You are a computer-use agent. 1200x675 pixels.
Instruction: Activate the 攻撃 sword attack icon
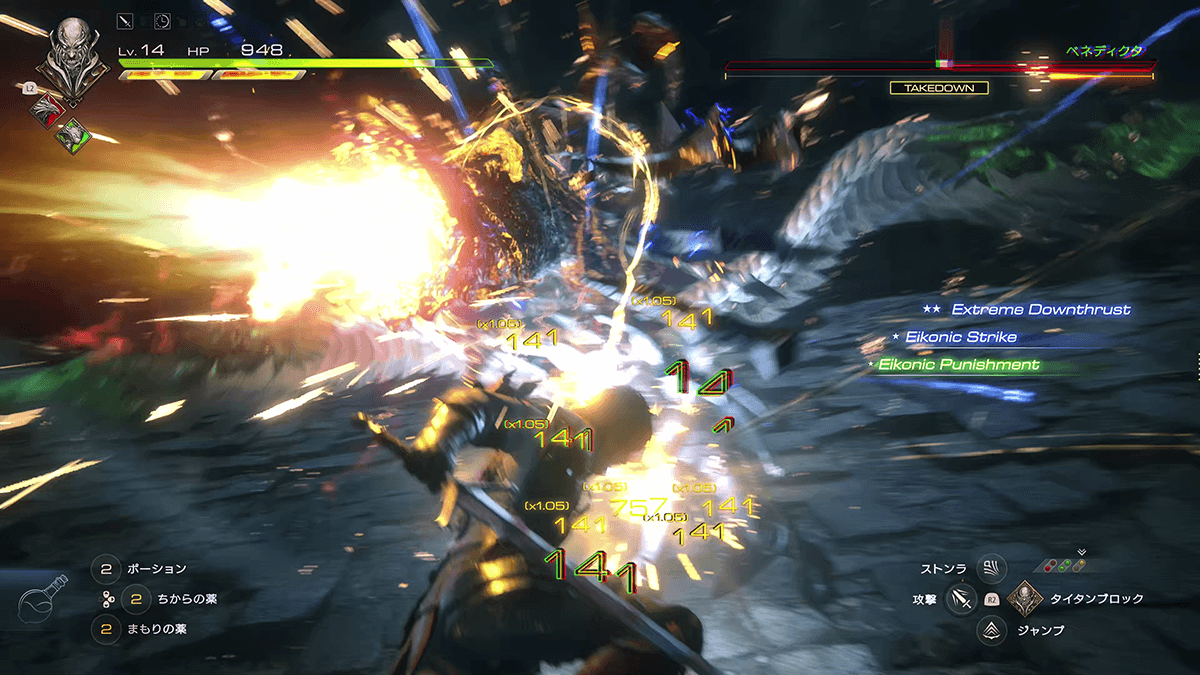point(961,599)
